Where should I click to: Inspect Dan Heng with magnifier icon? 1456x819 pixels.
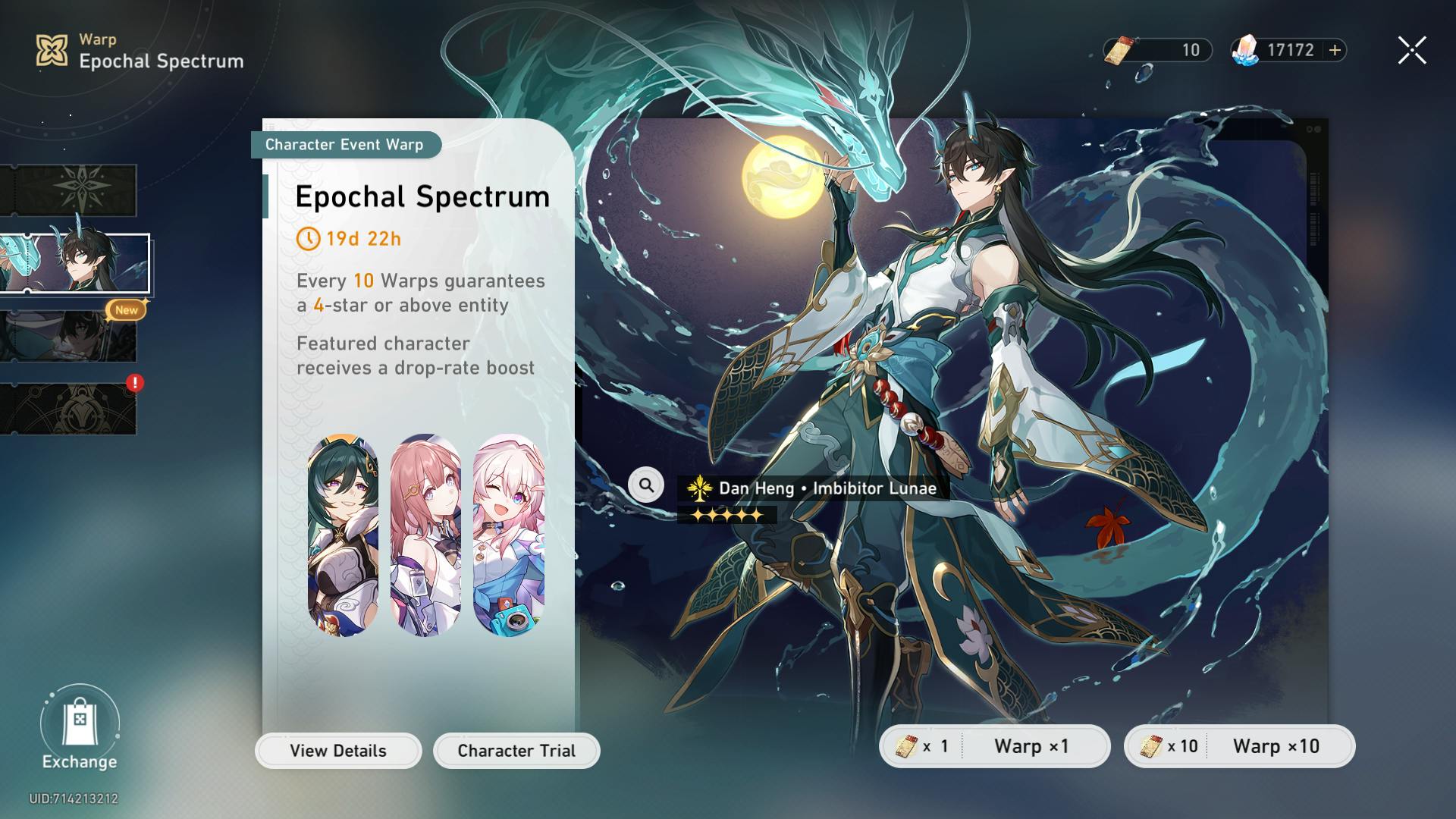(646, 485)
